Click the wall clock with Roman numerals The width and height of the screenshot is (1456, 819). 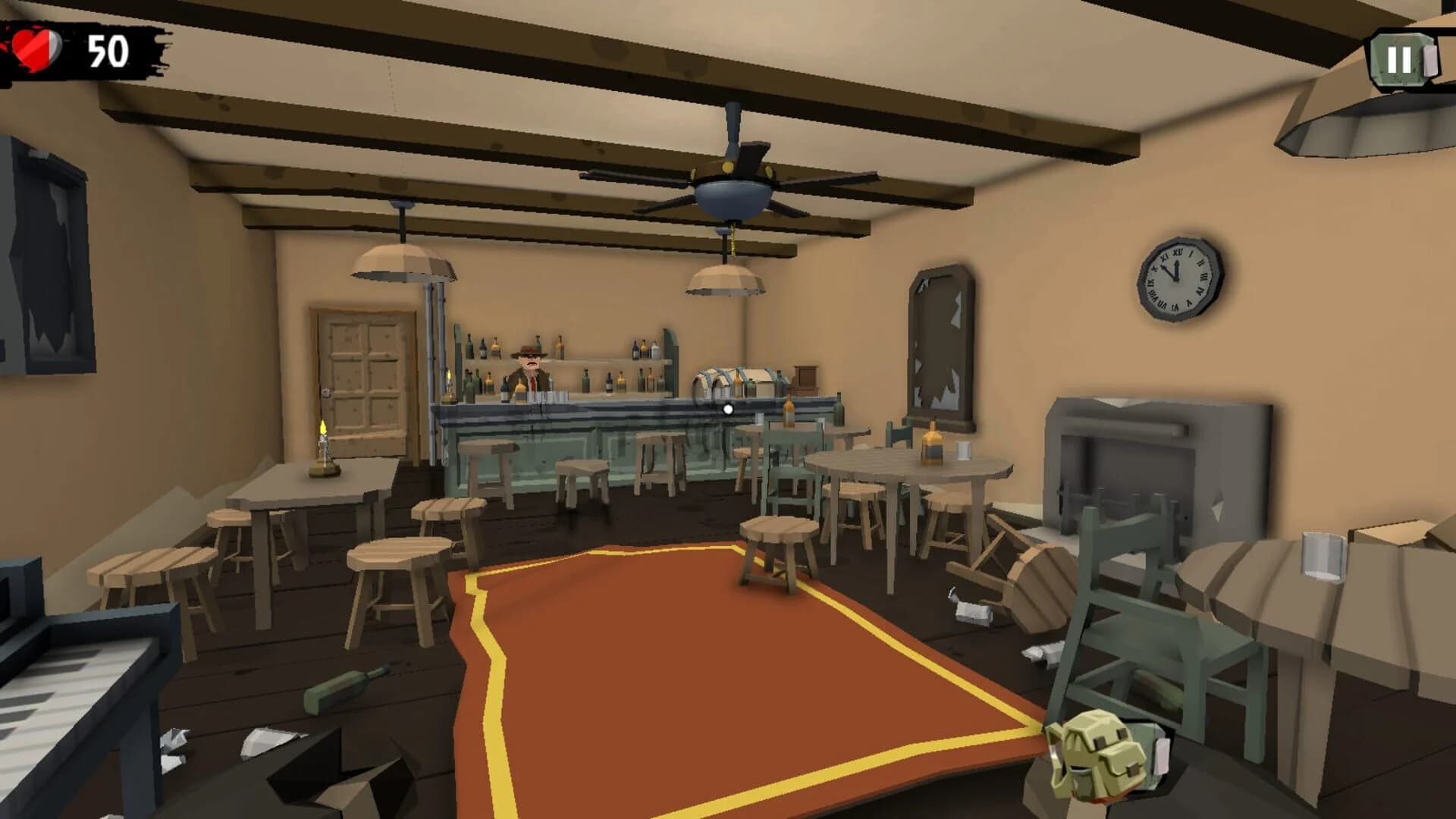point(1178,279)
